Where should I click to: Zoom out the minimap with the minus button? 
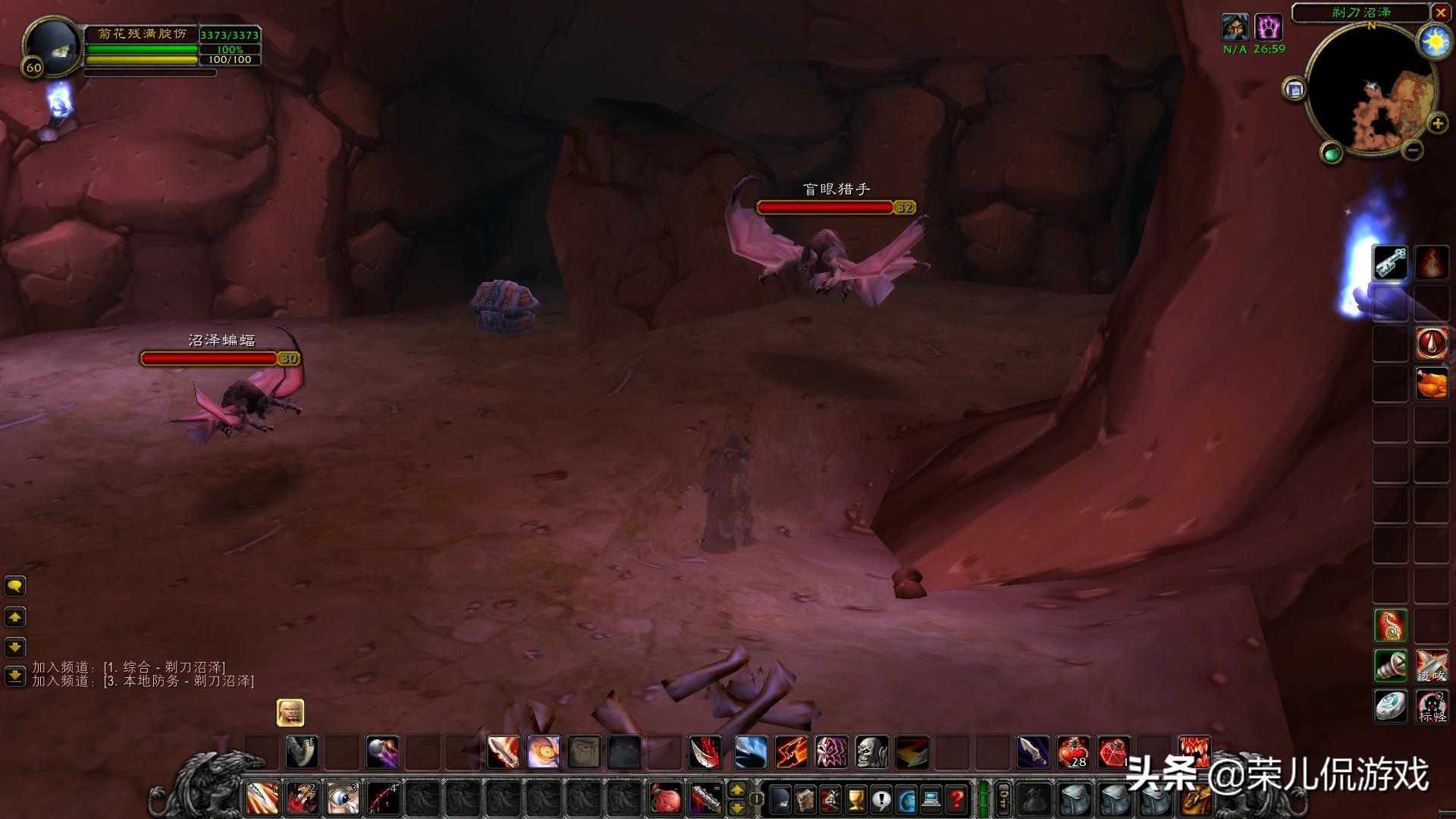point(1412,150)
